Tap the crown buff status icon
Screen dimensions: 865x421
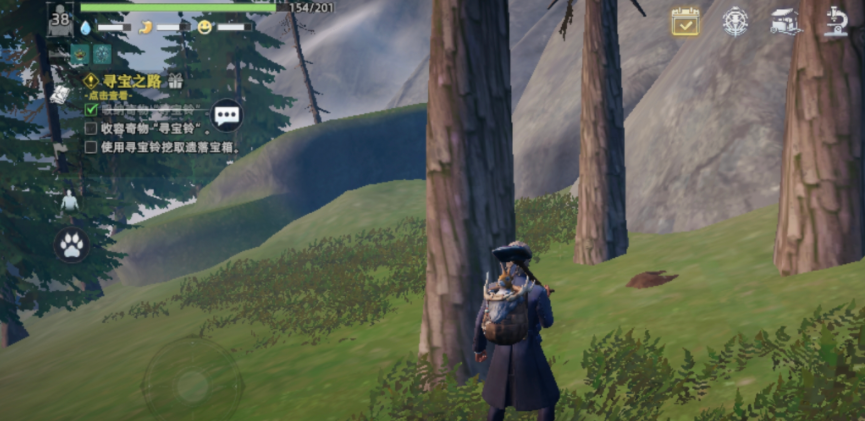tap(80, 54)
